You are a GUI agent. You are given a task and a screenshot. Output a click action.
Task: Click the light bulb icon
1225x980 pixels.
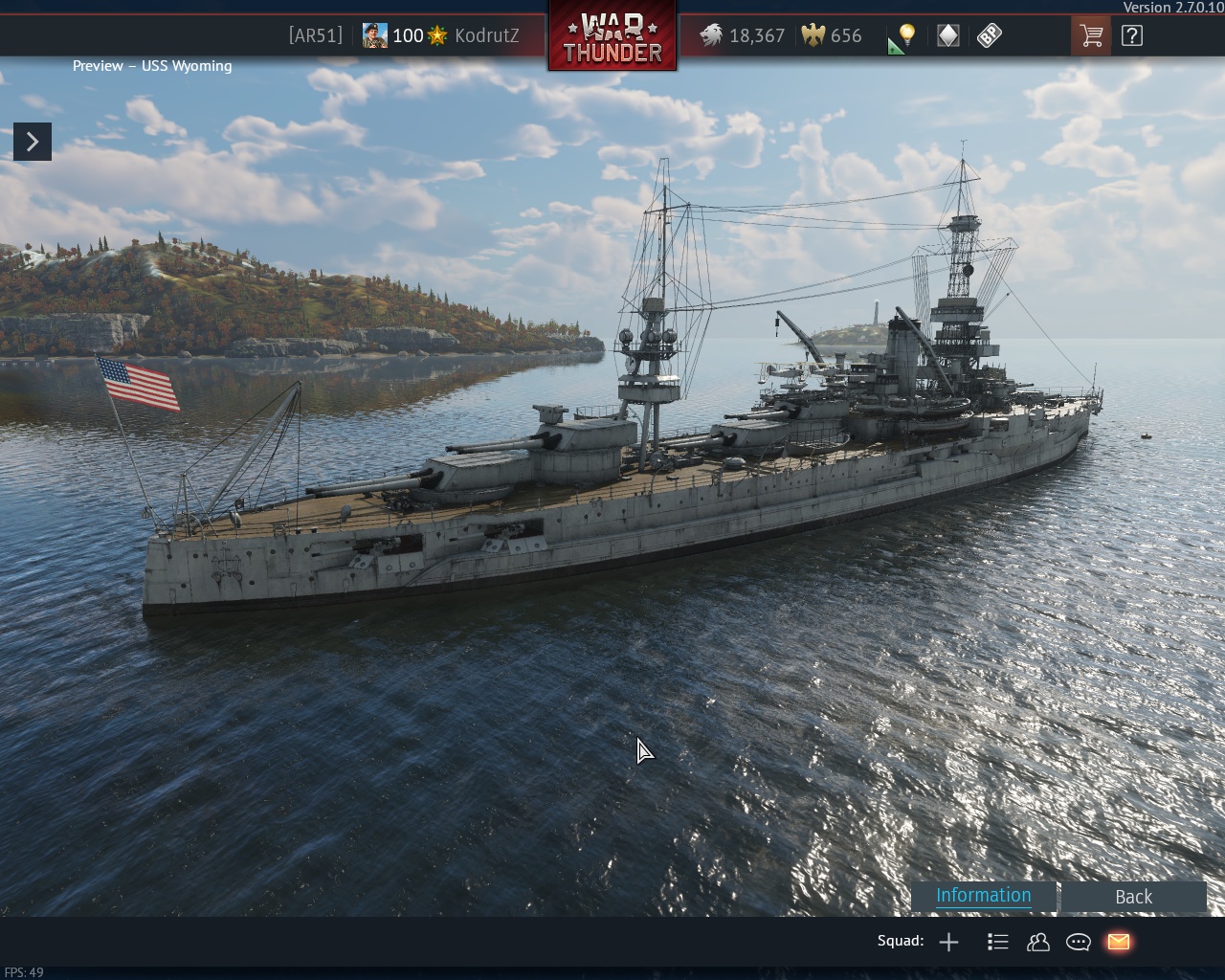pyautogui.click(x=905, y=36)
